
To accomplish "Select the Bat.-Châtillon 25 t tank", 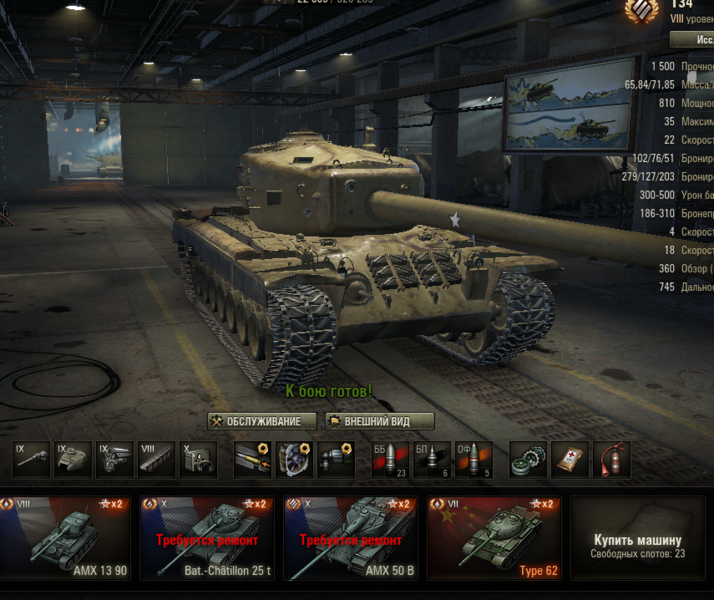I will click(207, 538).
